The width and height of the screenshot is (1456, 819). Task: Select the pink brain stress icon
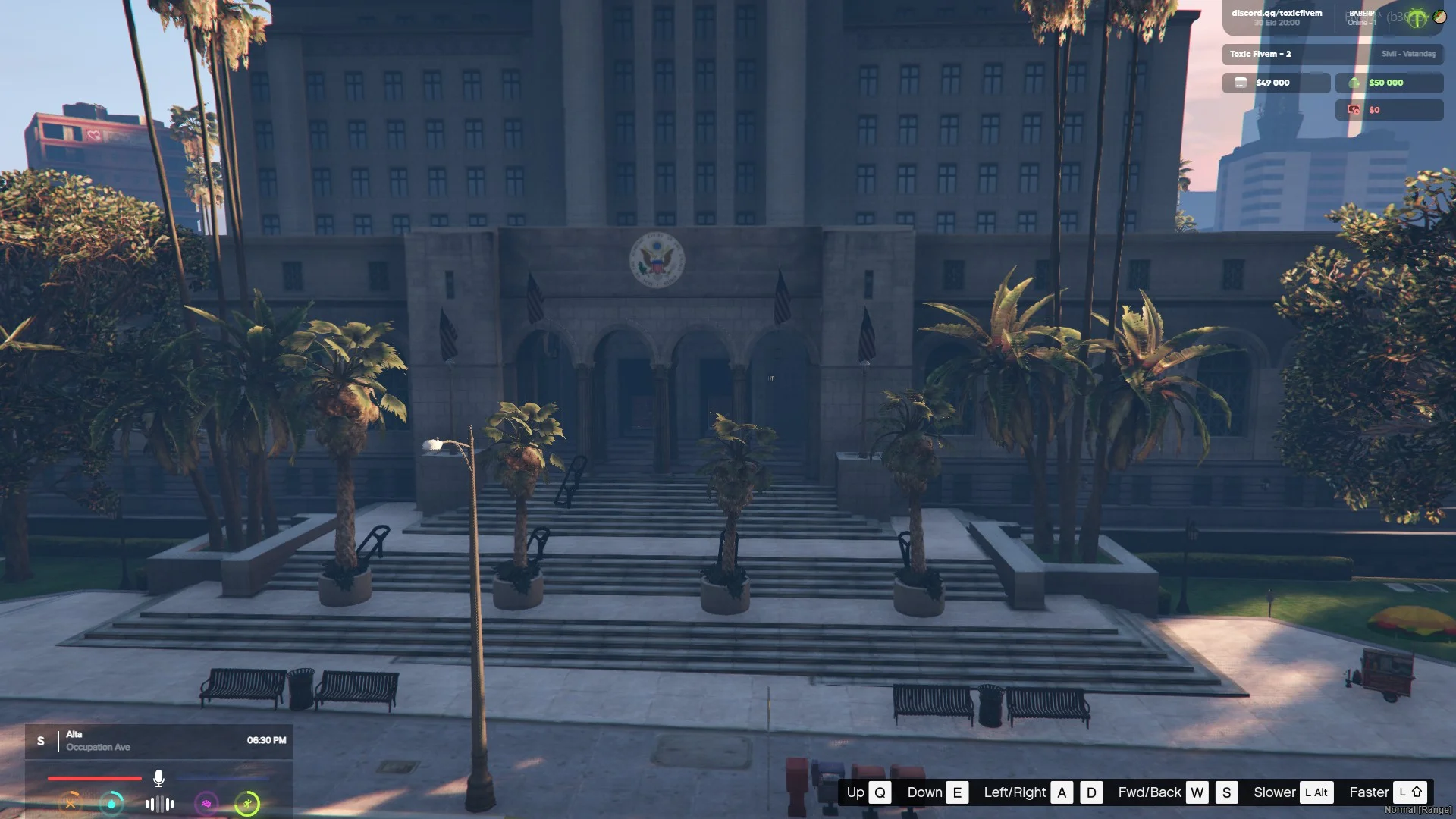[x=206, y=803]
